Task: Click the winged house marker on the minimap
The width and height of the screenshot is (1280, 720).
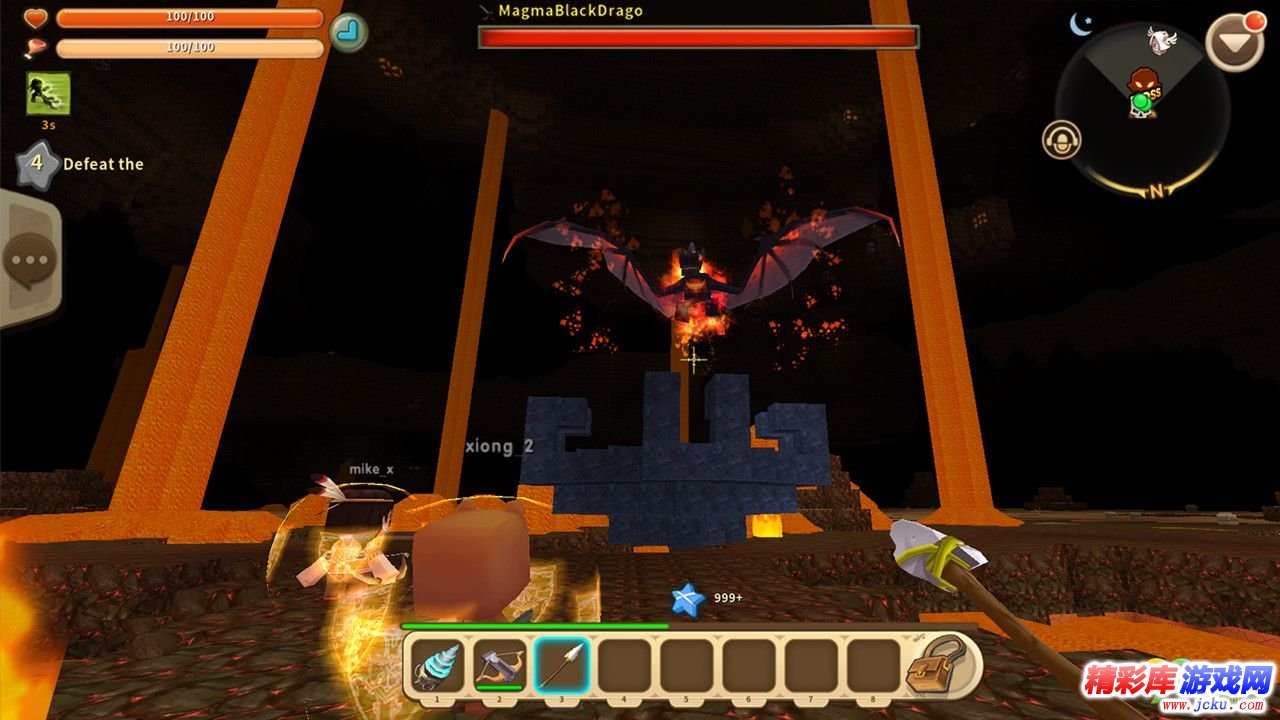Action: click(1161, 40)
